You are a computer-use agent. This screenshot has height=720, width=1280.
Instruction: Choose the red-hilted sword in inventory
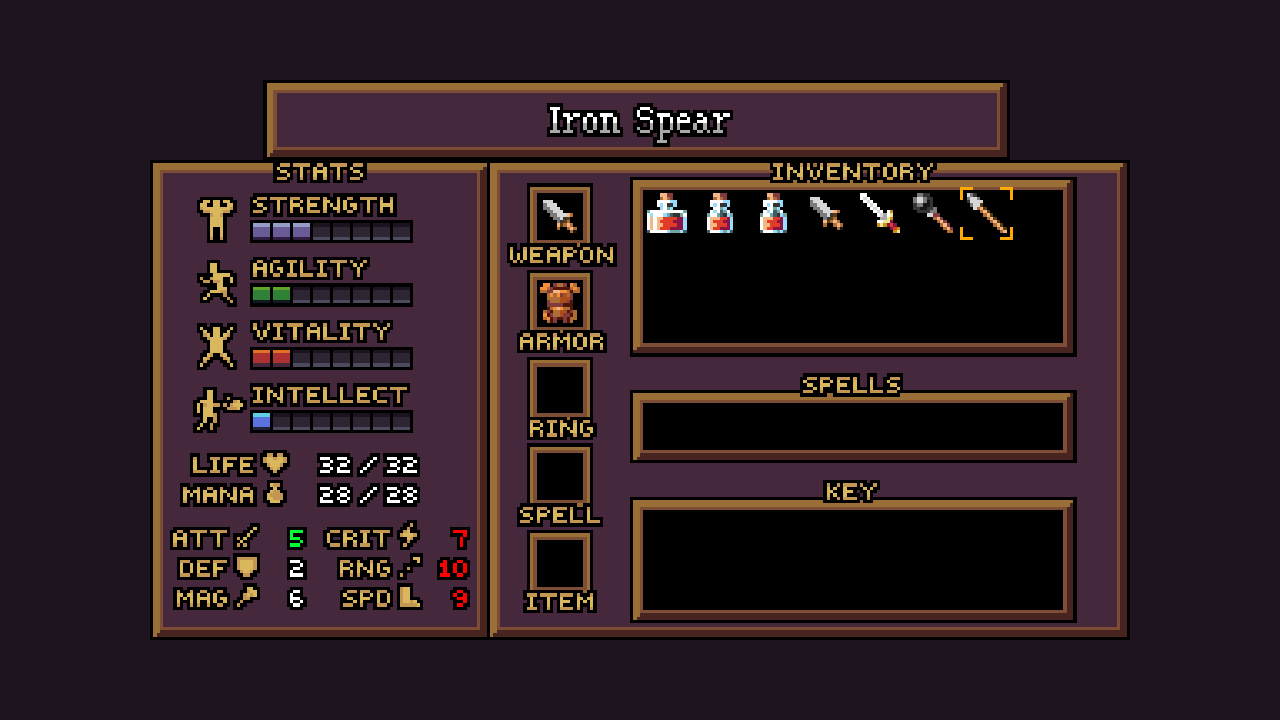[x=879, y=213]
